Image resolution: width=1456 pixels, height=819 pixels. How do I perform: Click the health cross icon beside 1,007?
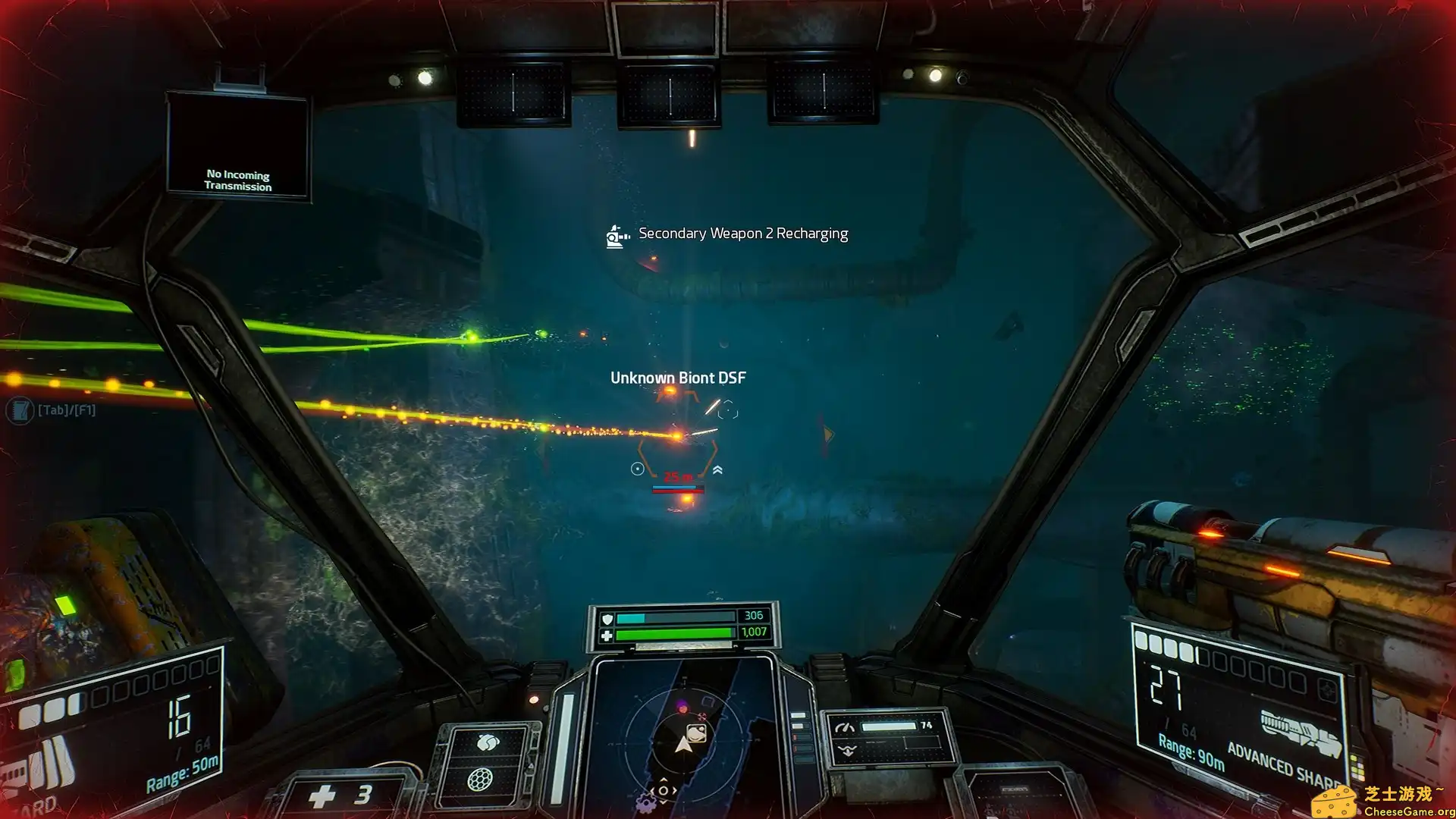tap(607, 635)
